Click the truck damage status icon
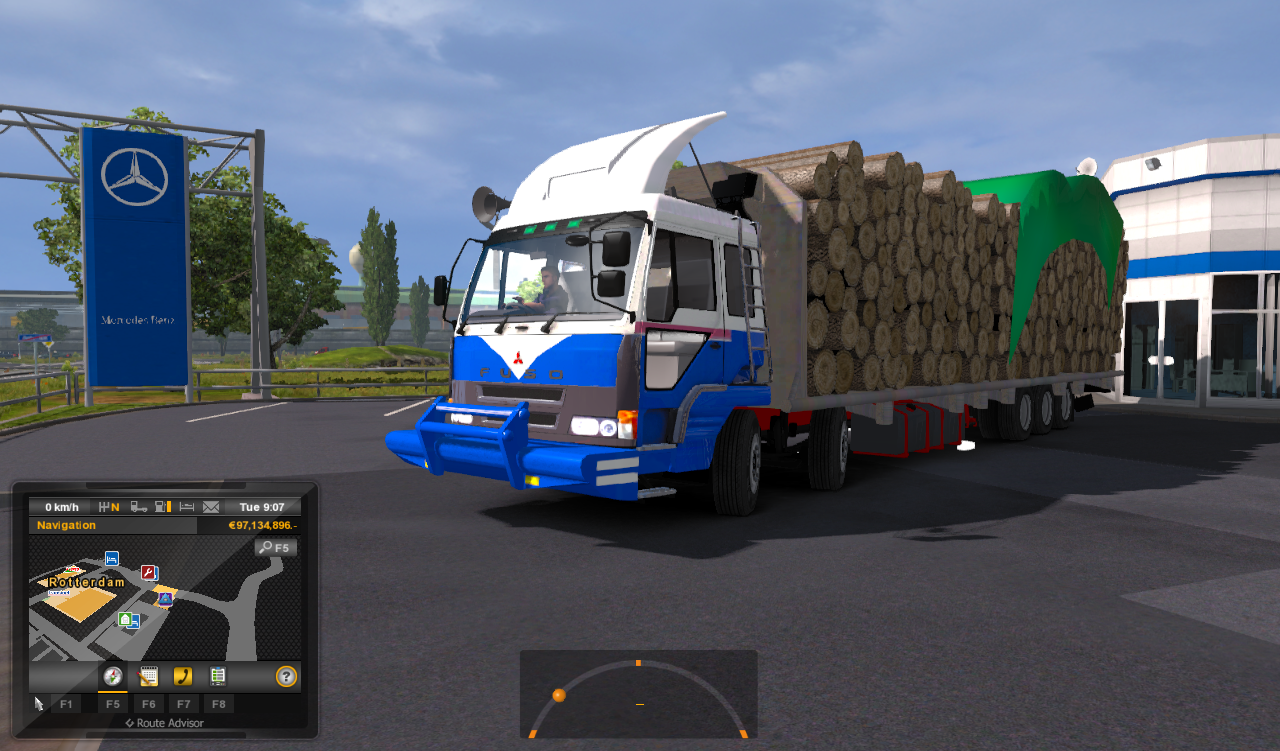The image size is (1280, 751). coord(139,507)
